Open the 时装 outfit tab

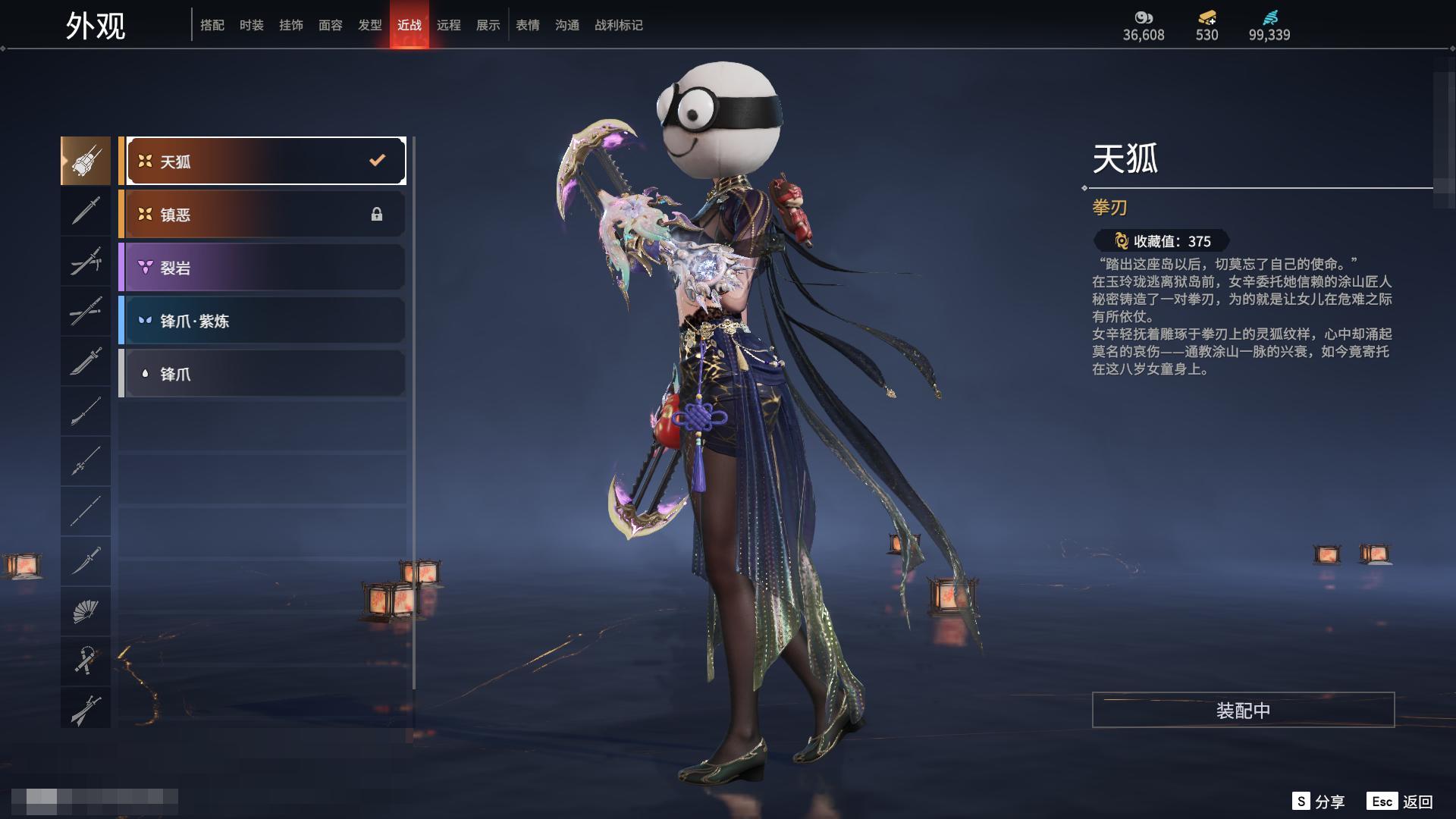[x=252, y=25]
